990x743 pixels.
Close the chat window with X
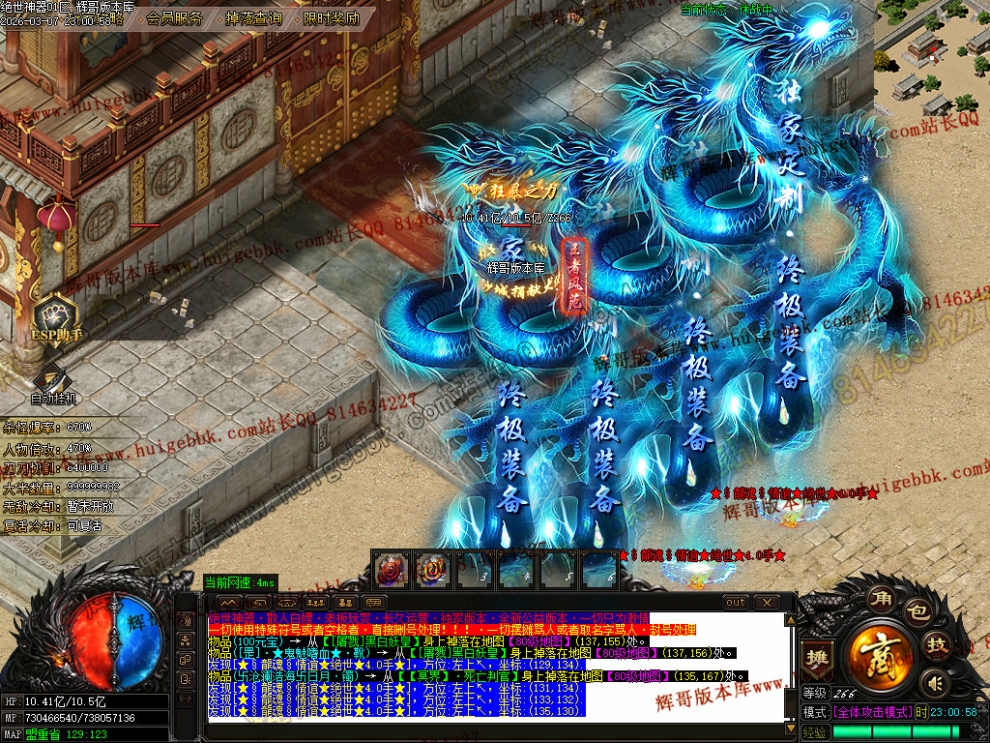(x=765, y=602)
